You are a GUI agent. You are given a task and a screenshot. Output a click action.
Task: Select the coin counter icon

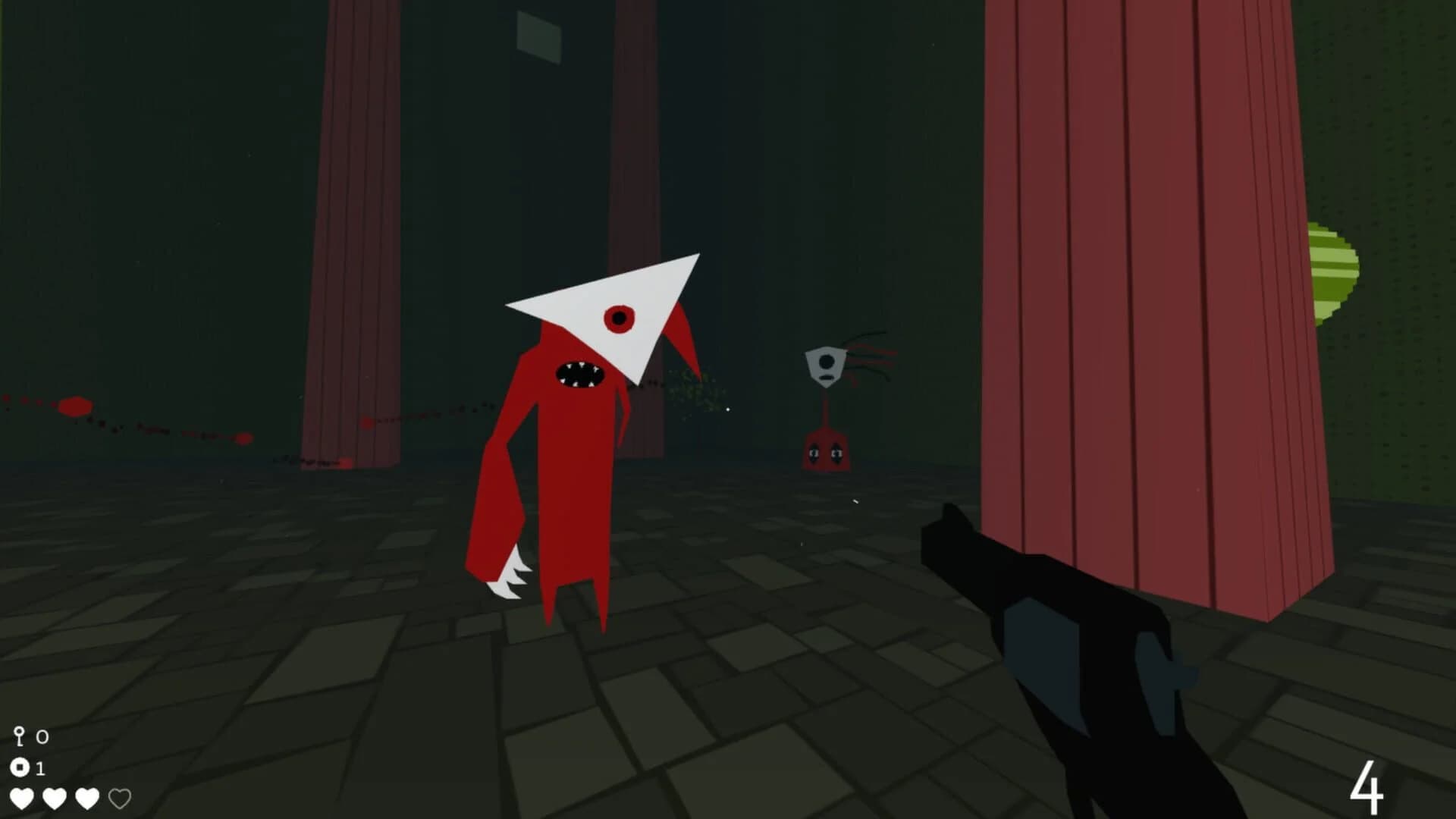(20, 768)
